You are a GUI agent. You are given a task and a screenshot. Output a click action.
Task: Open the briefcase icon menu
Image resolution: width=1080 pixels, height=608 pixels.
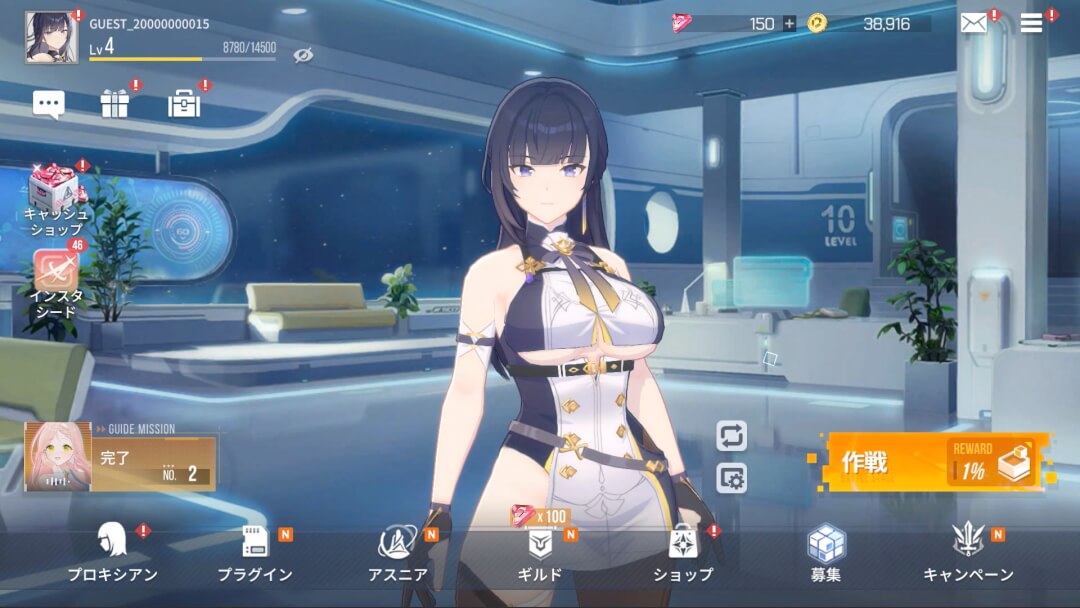tap(184, 104)
